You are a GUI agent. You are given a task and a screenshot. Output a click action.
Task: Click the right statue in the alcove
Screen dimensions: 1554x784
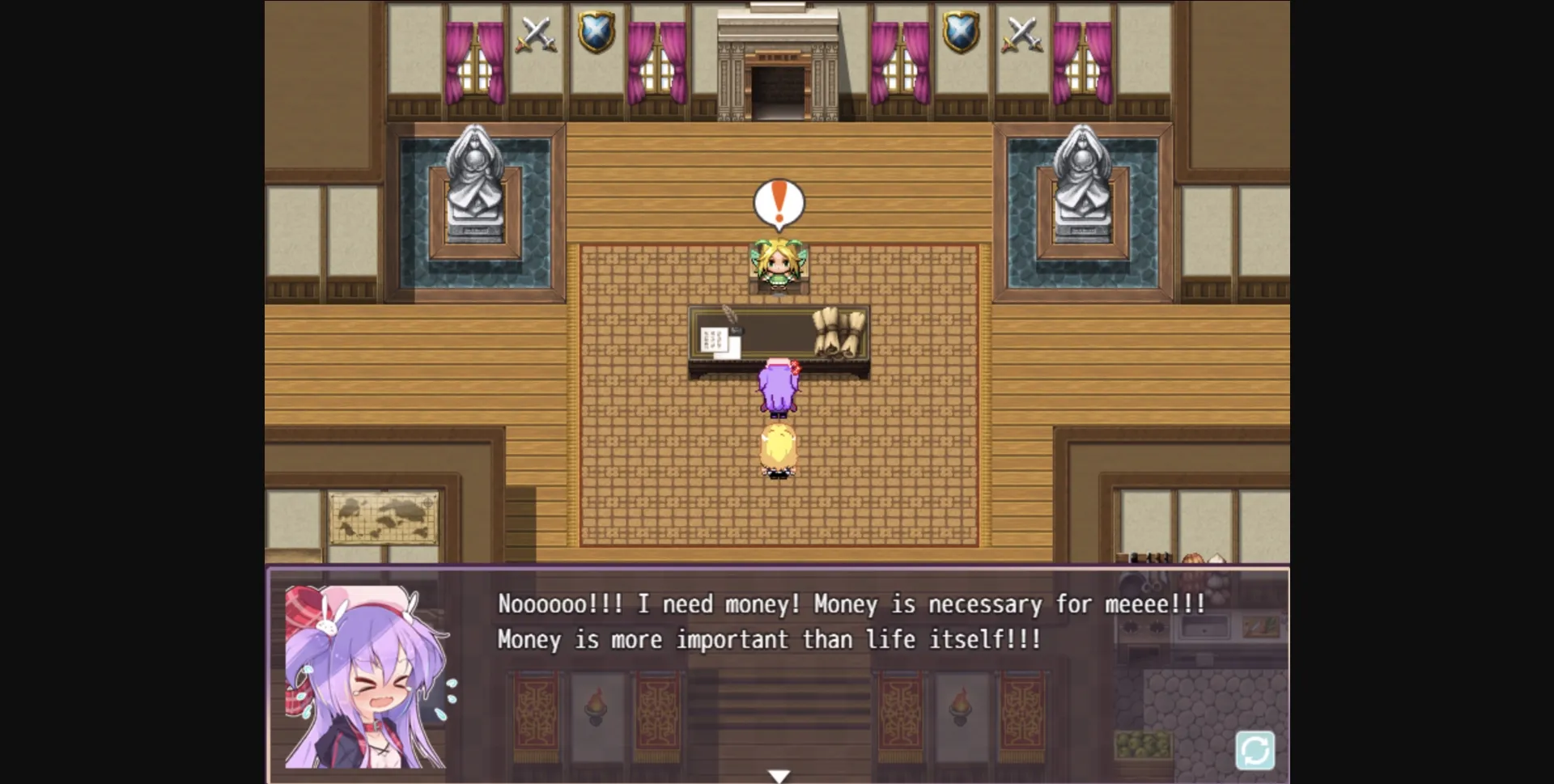(x=1082, y=186)
